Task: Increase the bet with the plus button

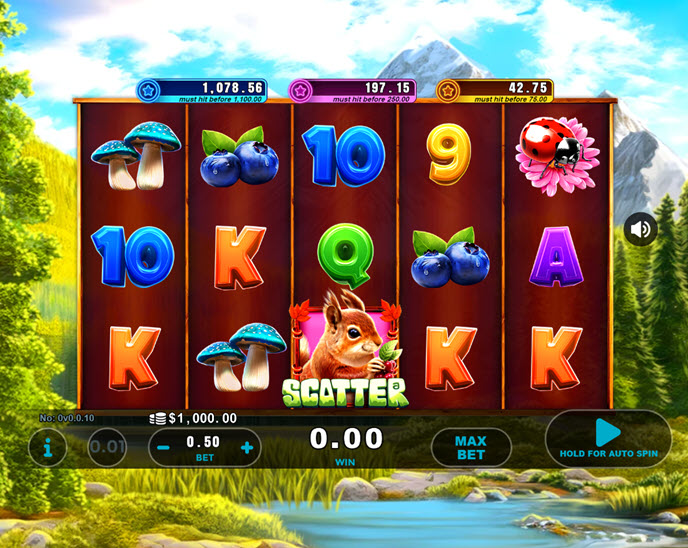Action: pos(247,447)
